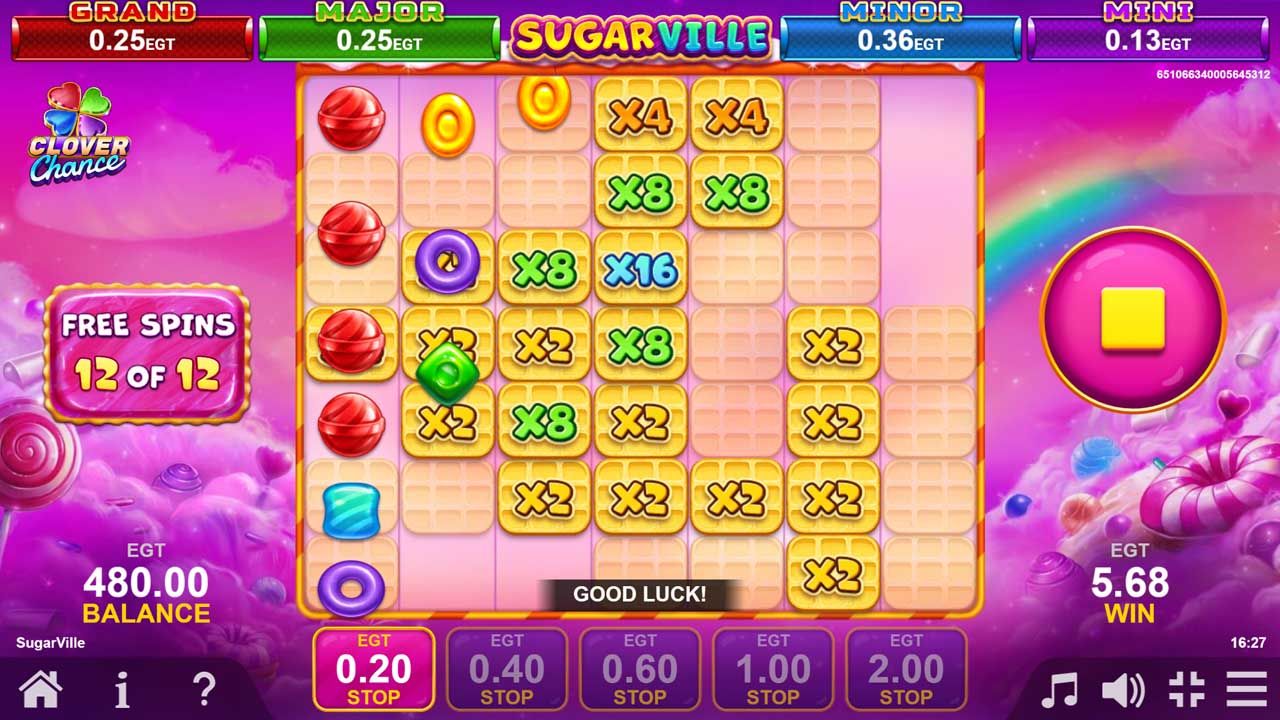Toggle fullscreen mode icon
Viewport: 1280px width, 720px height.
pyautogui.click(x=1187, y=687)
